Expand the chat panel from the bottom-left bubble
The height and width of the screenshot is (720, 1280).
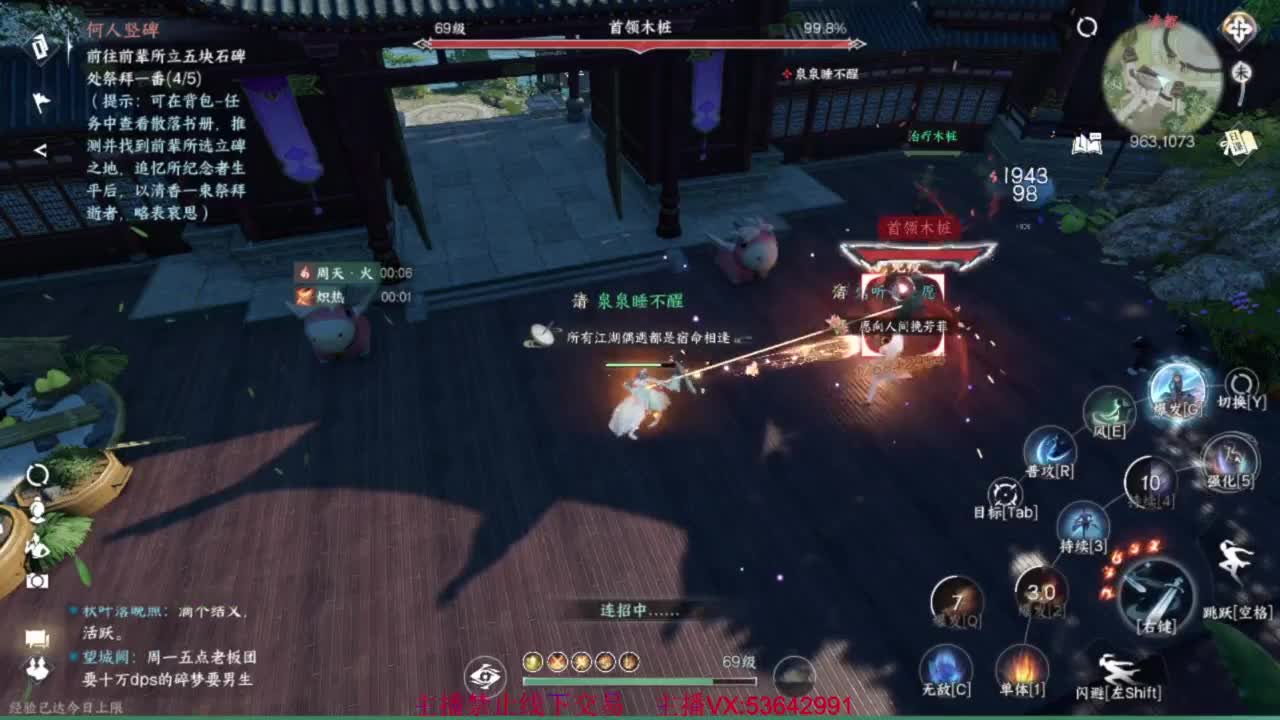pyautogui.click(x=36, y=640)
